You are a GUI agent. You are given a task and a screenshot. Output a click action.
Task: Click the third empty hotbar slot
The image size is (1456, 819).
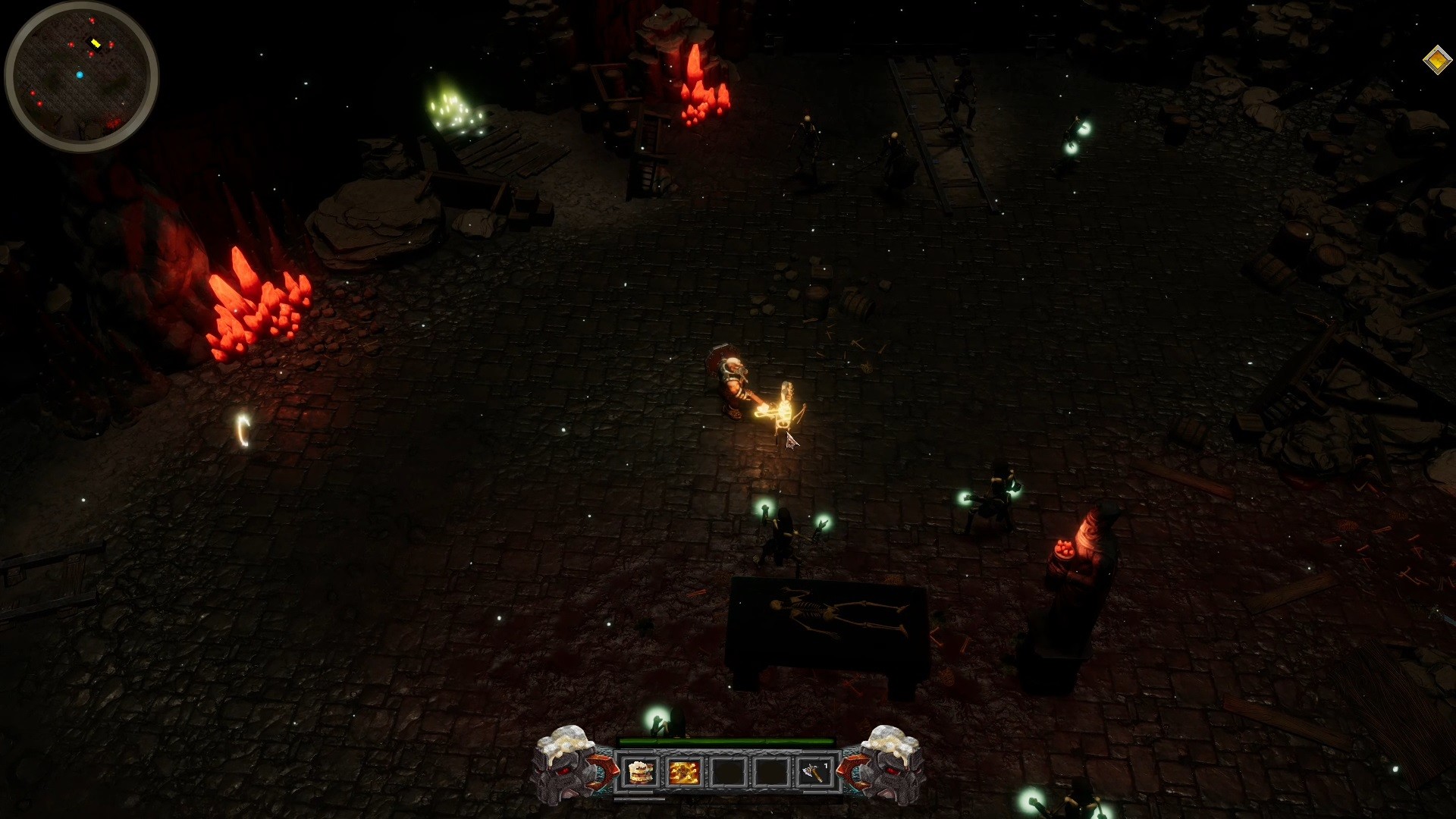[726, 772]
